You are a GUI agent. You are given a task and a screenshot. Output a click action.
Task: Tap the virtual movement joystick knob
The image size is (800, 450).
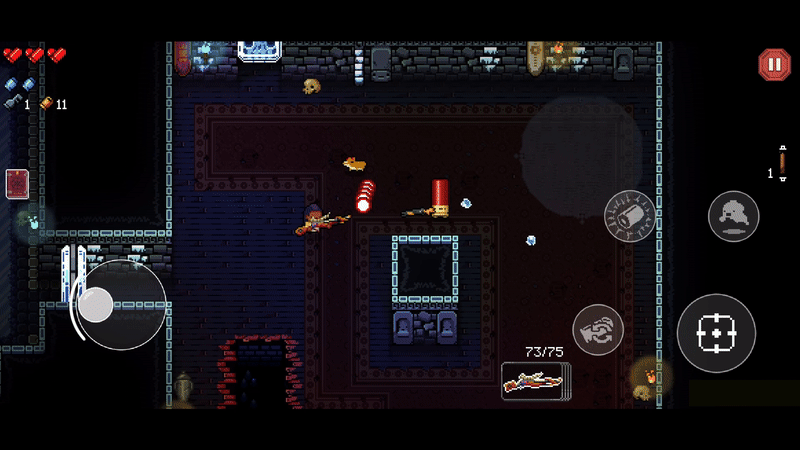(96, 305)
